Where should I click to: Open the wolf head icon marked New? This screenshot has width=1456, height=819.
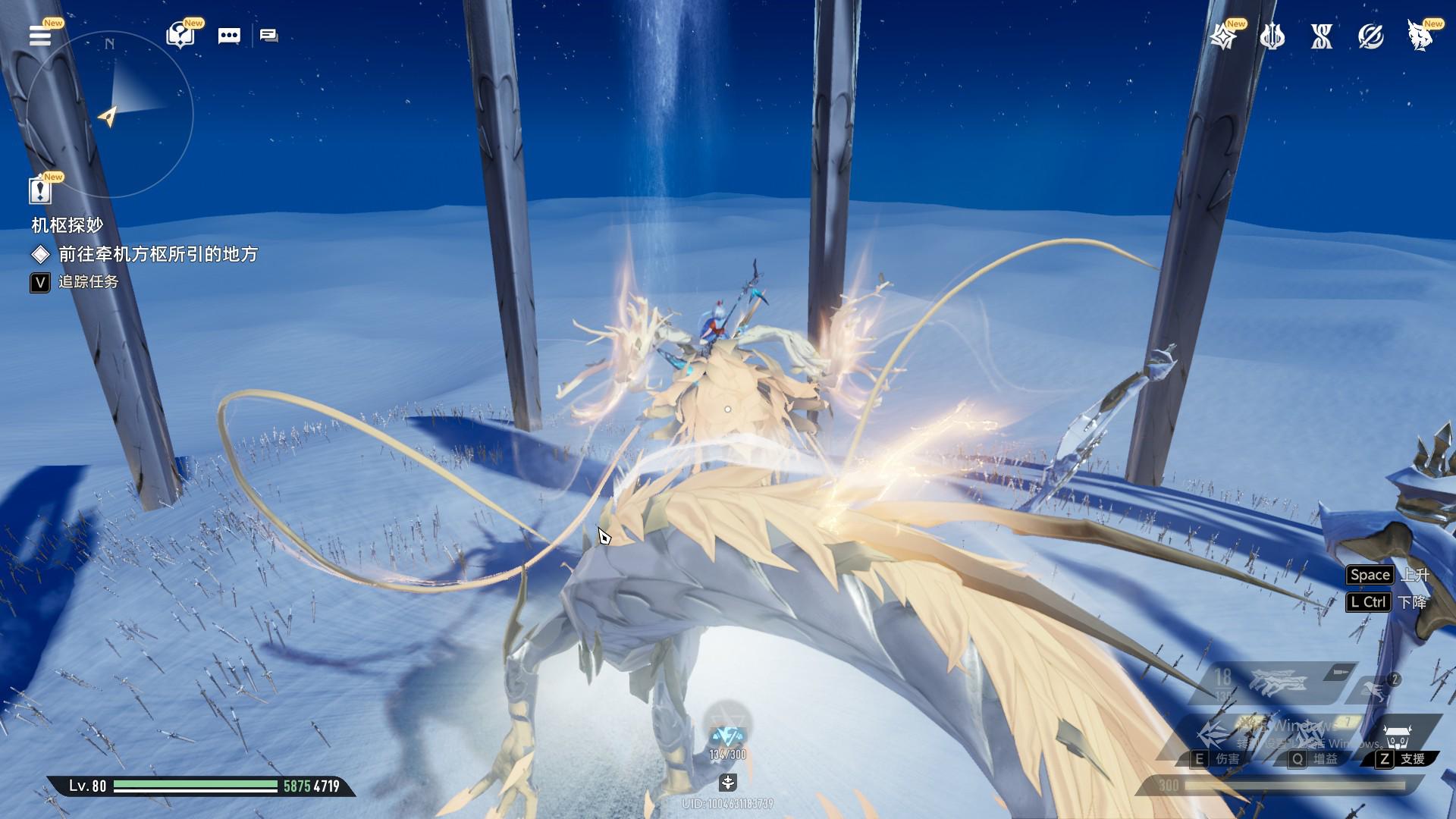[x=1419, y=36]
